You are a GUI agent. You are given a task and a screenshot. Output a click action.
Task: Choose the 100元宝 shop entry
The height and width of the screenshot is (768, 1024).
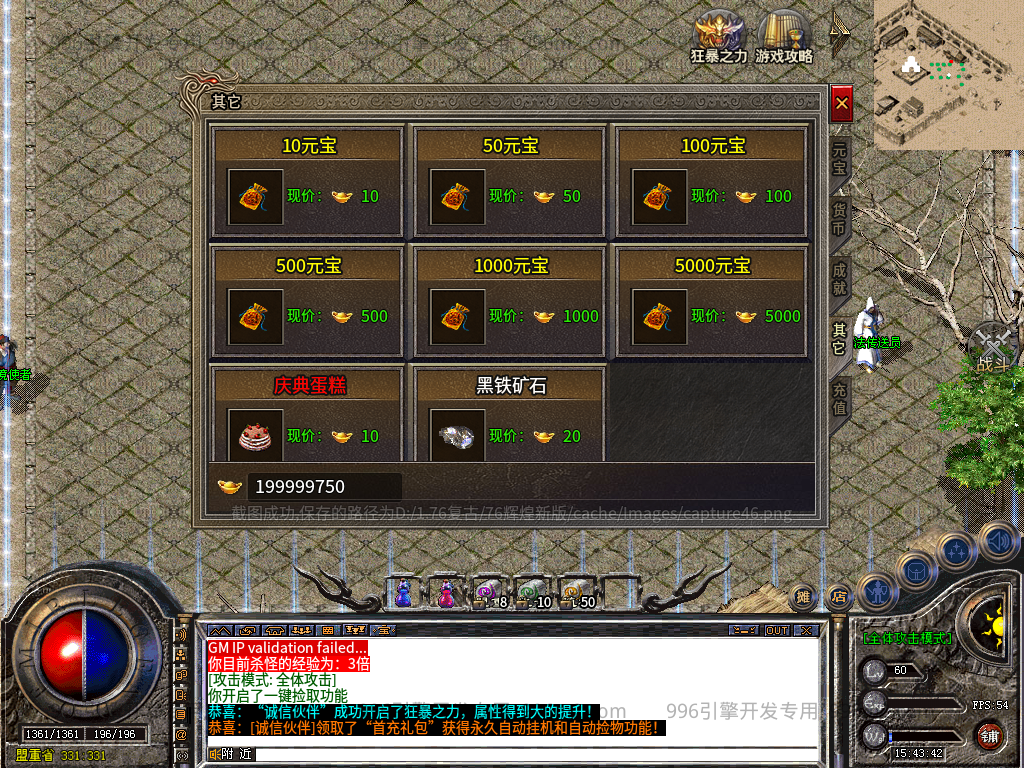point(660,196)
